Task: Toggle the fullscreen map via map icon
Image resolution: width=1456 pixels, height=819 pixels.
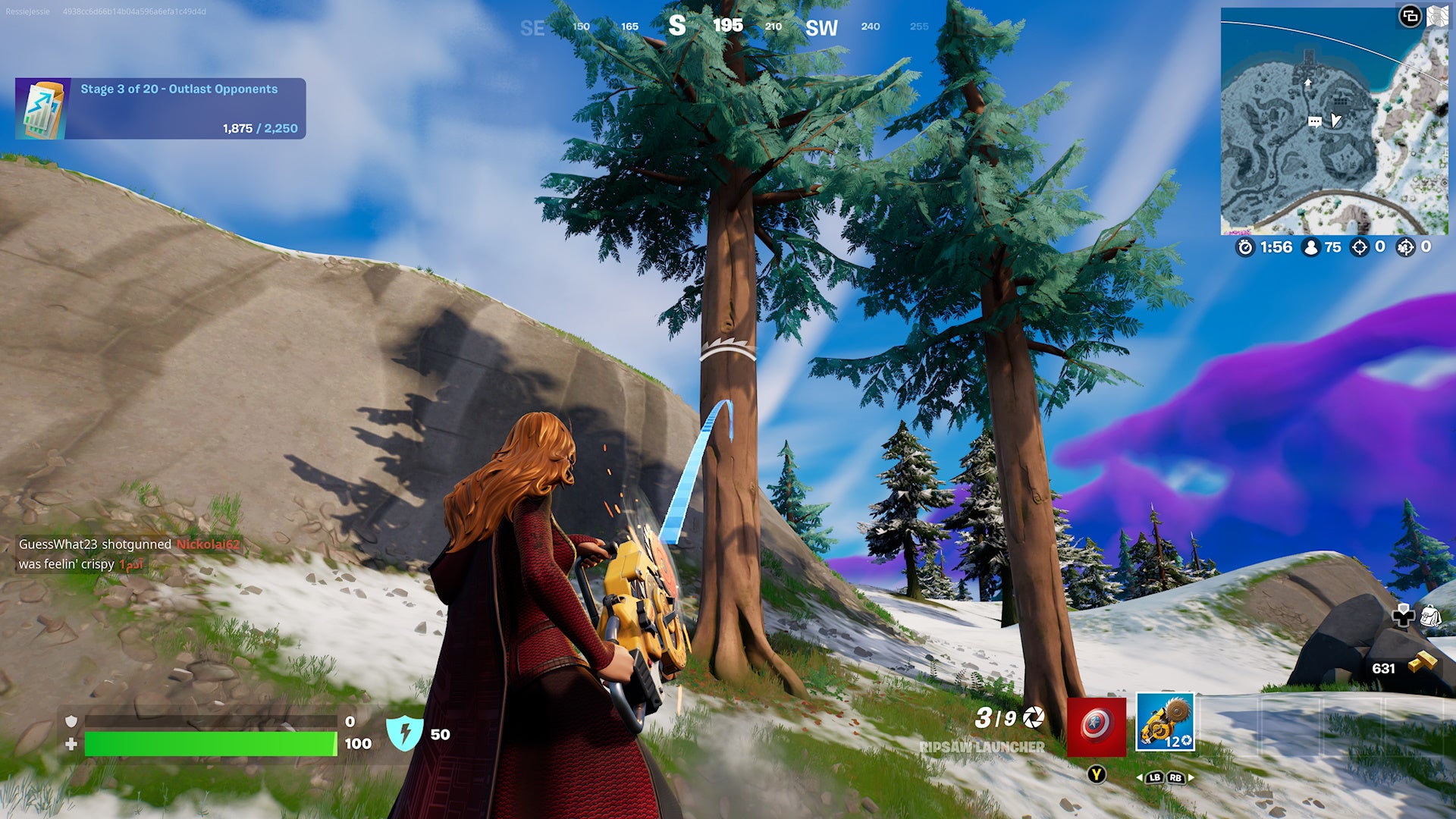Action: pyautogui.click(x=1438, y=14)
